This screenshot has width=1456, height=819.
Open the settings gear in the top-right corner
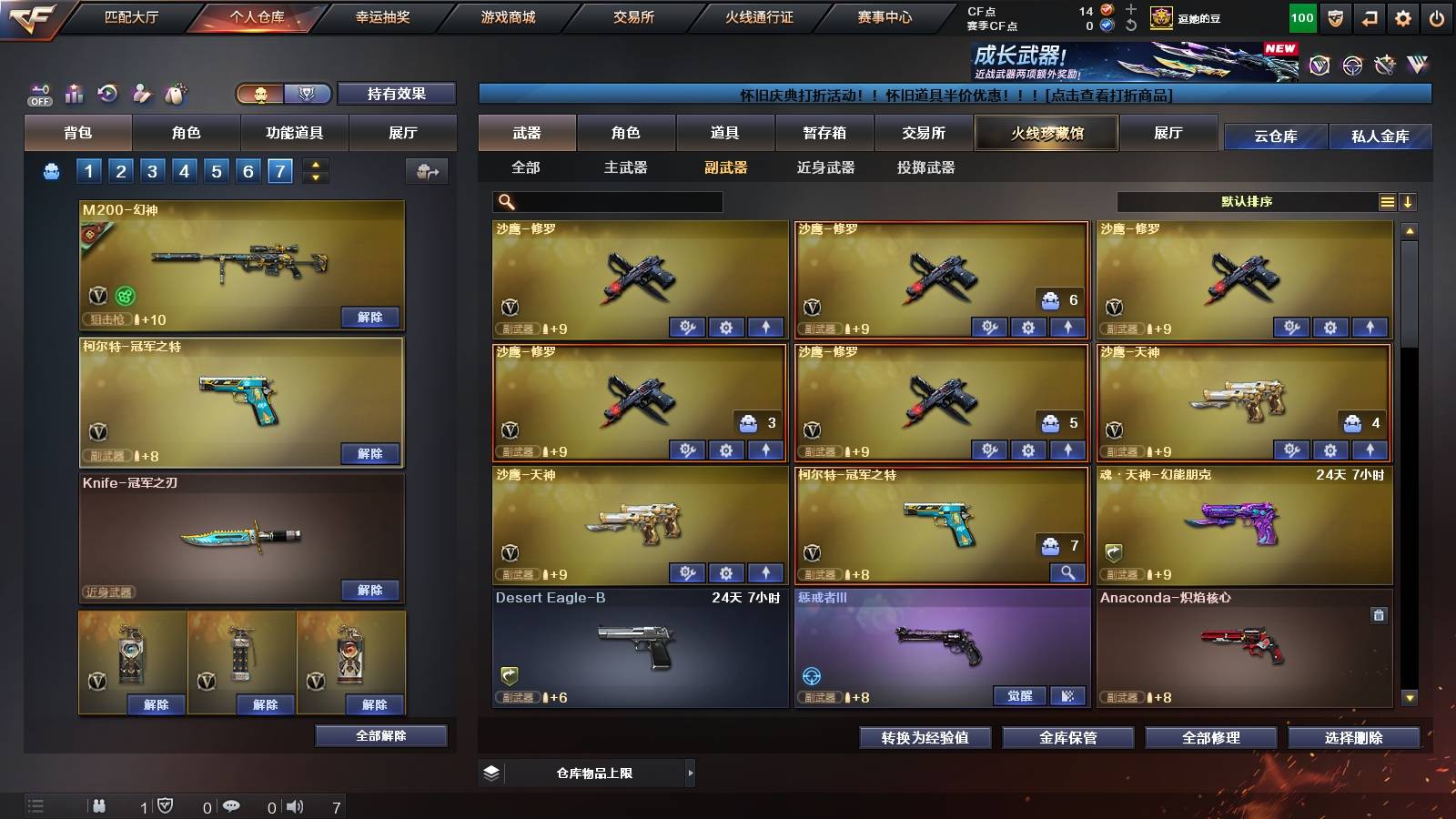coord(1404,15)
